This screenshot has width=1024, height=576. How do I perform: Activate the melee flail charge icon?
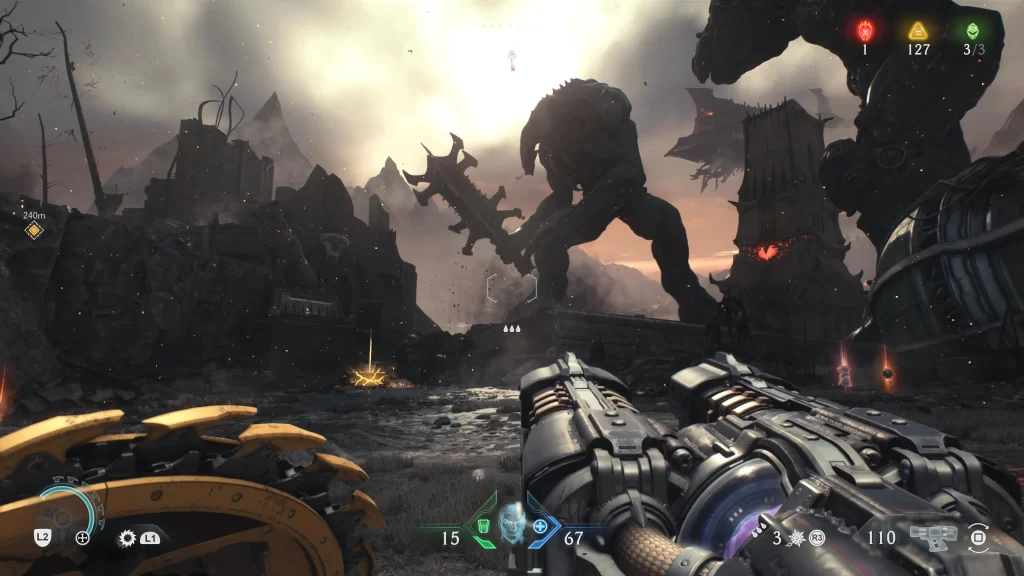(x=798, y=537)
